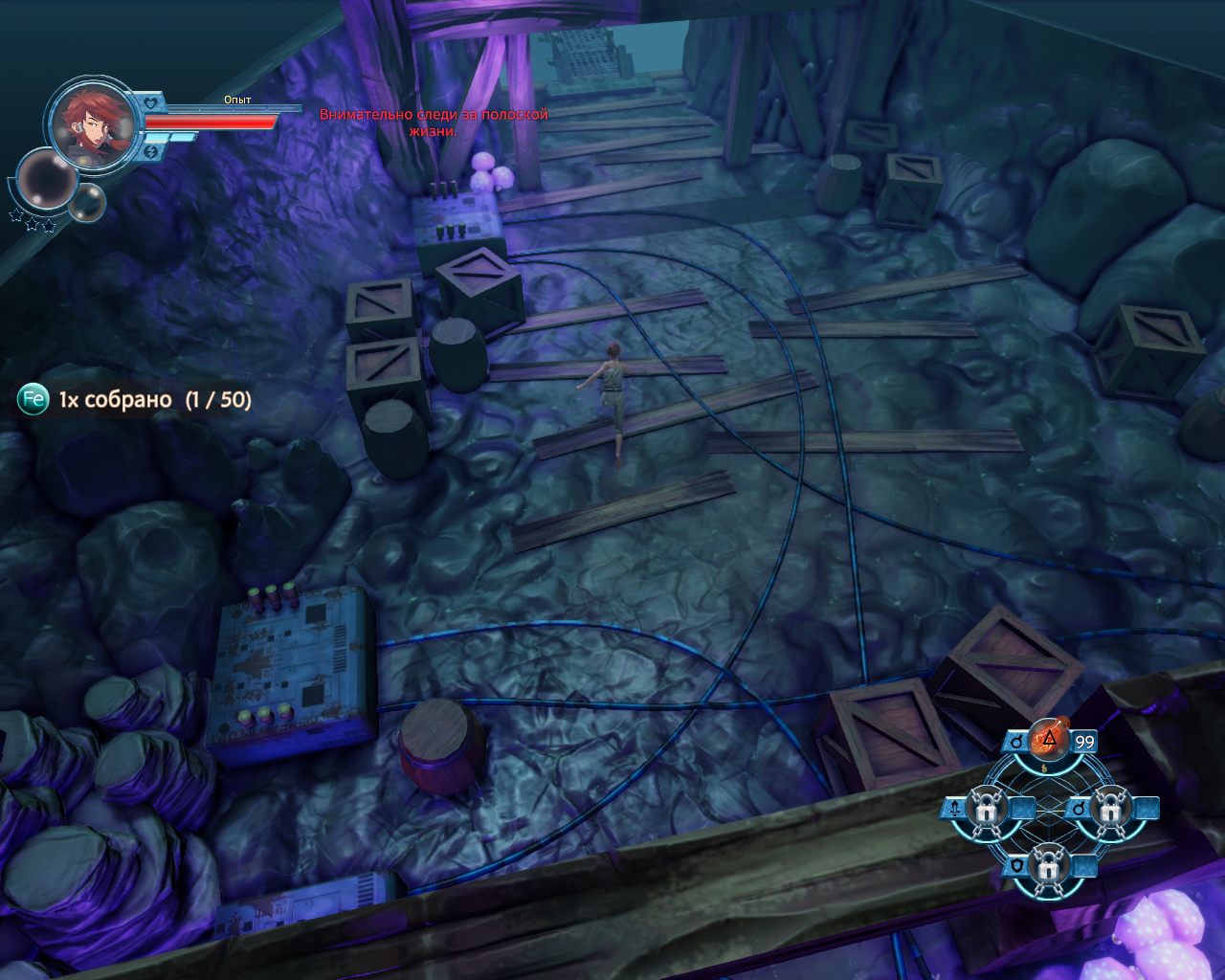1225x980 pixels.
Task: Click the large empty orb under the portrait
Action: tap(45, 180)
